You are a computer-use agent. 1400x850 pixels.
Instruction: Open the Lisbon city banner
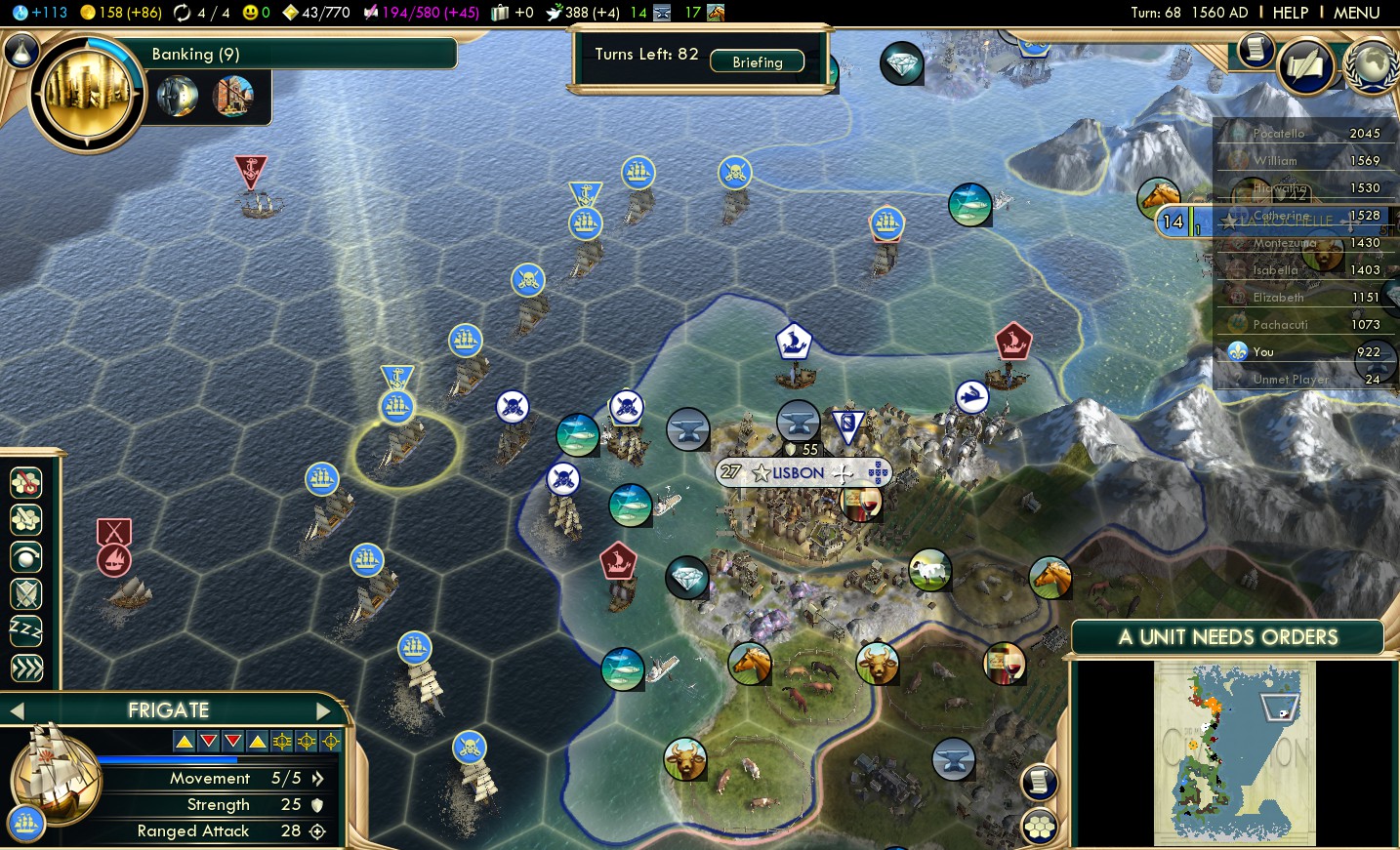(800, 473)
